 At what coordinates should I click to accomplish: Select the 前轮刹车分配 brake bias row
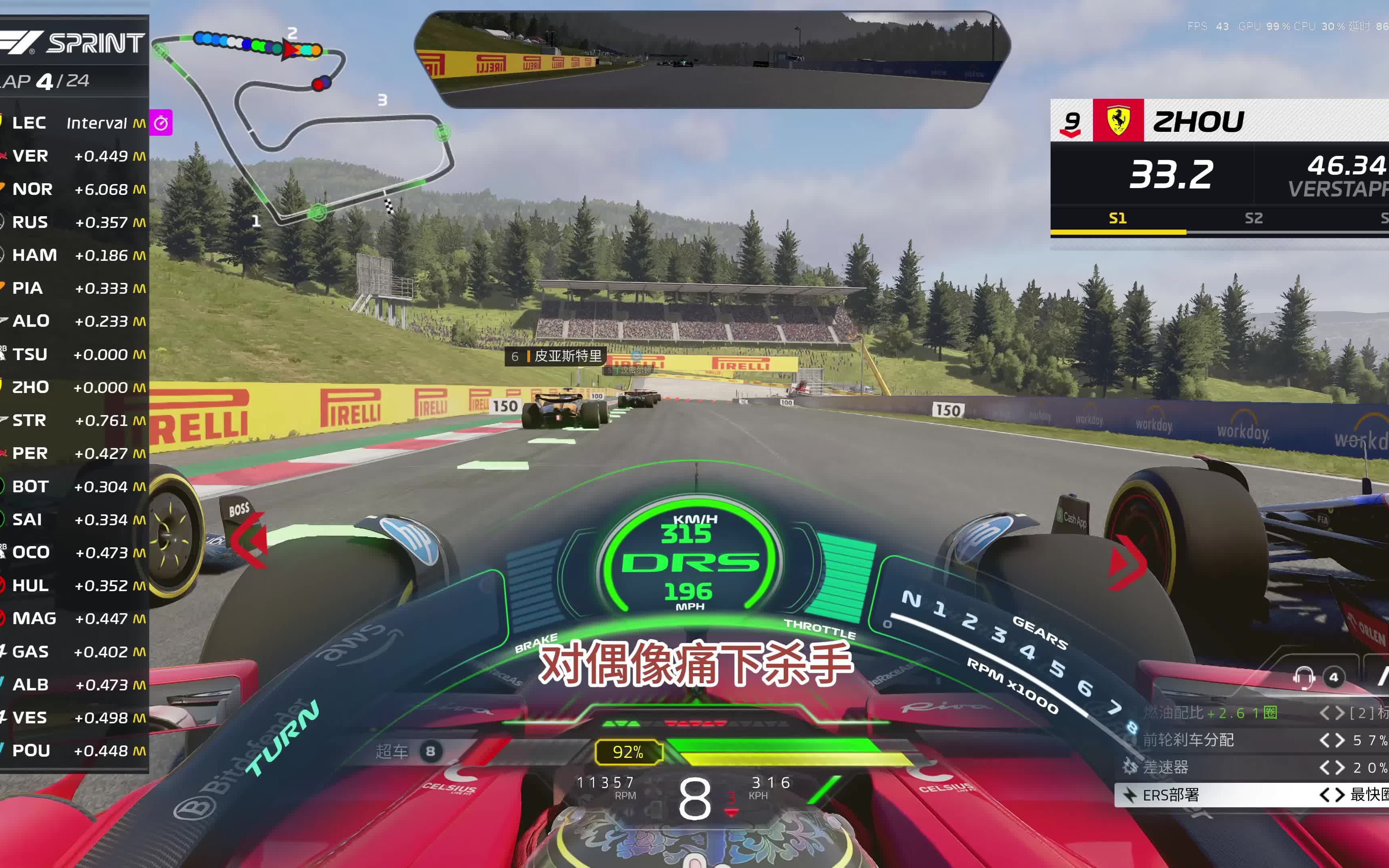1251,740
